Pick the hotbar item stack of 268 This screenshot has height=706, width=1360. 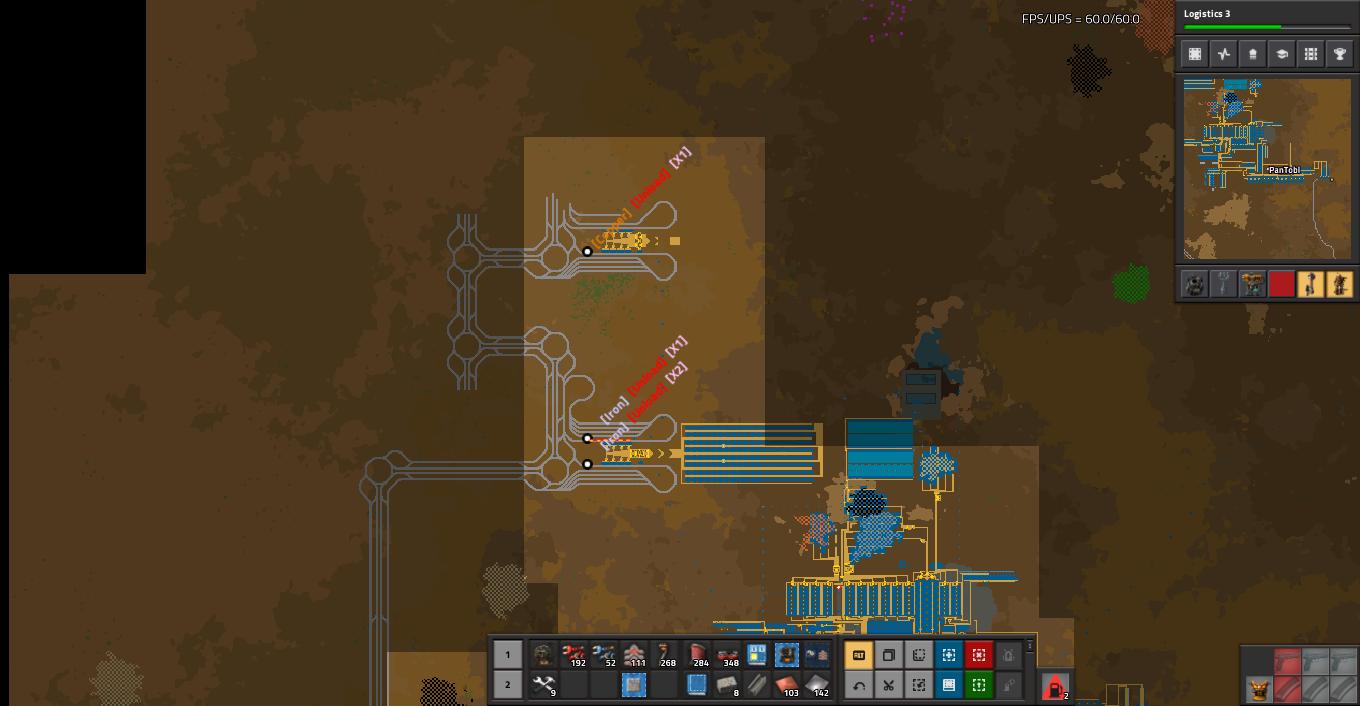pos(664,655)
